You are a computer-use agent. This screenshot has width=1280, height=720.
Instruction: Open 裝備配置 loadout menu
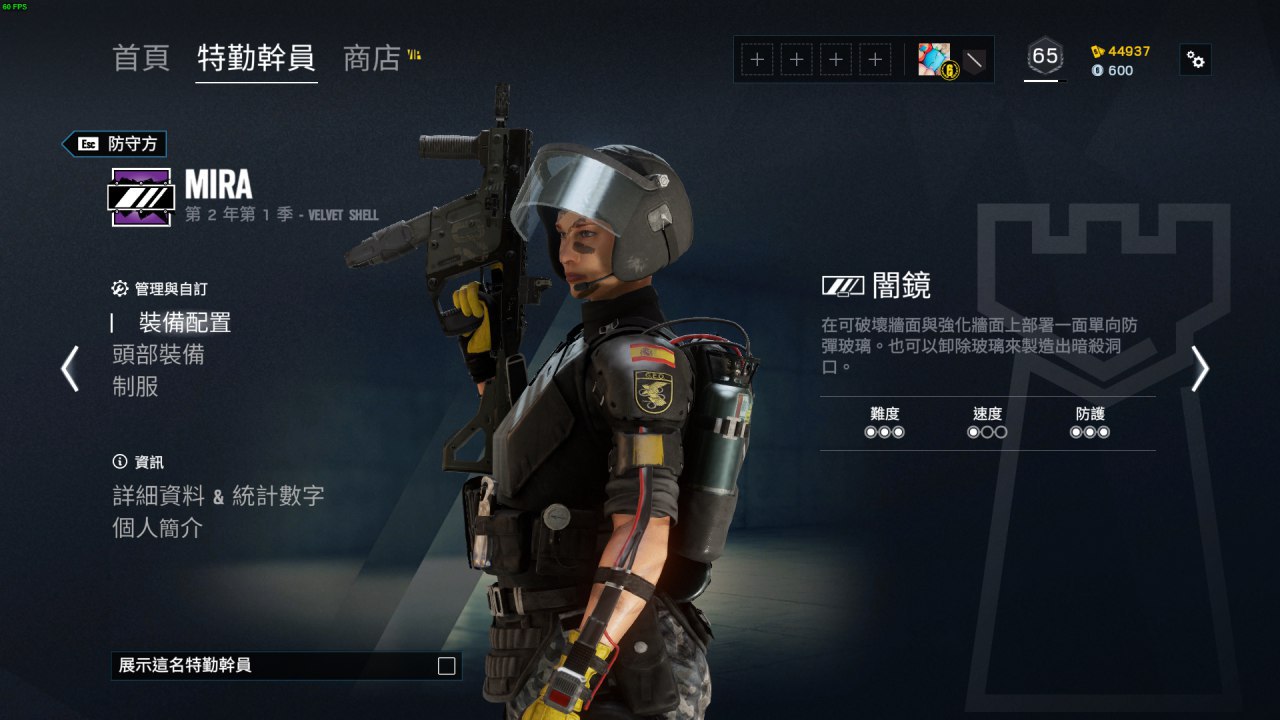(185, 322)
